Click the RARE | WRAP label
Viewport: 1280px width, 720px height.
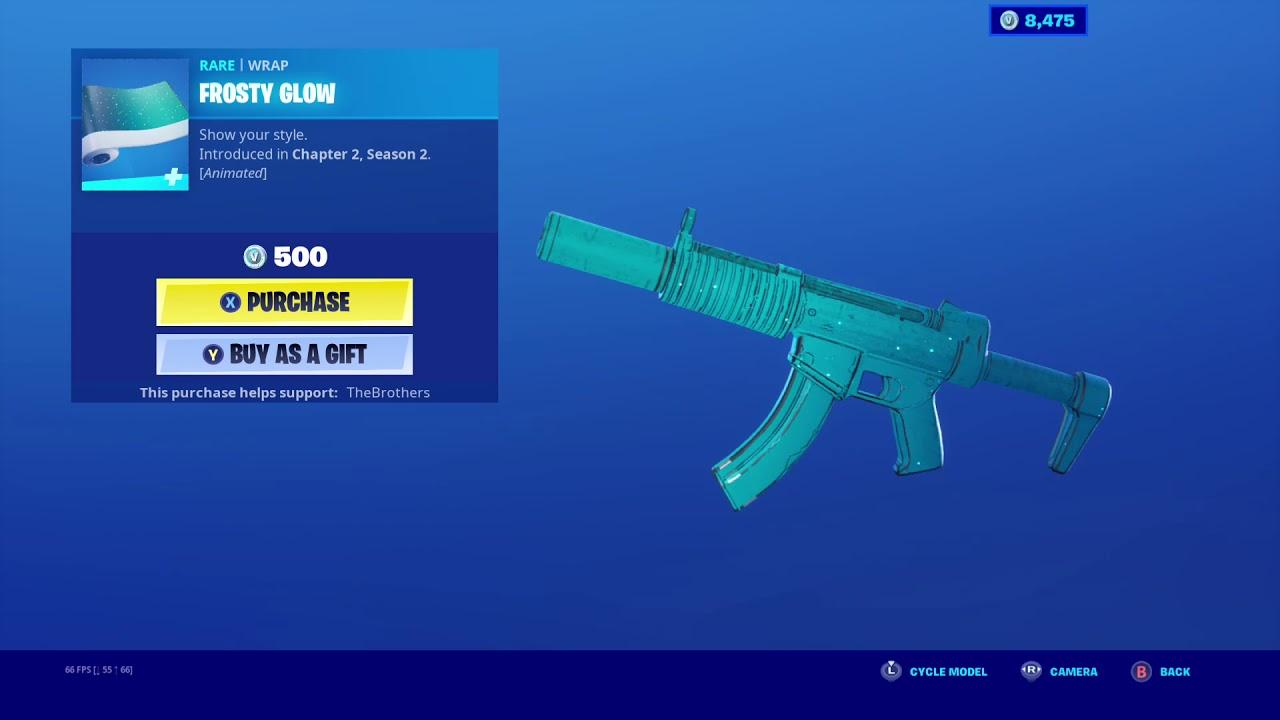(243, 65)
